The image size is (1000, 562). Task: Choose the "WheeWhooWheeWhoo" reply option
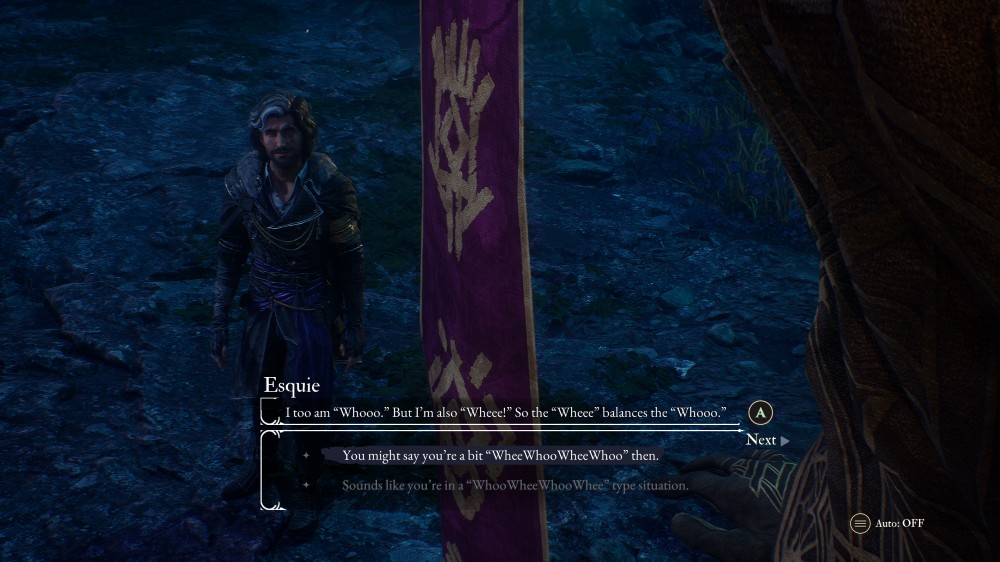click(500, 456)
